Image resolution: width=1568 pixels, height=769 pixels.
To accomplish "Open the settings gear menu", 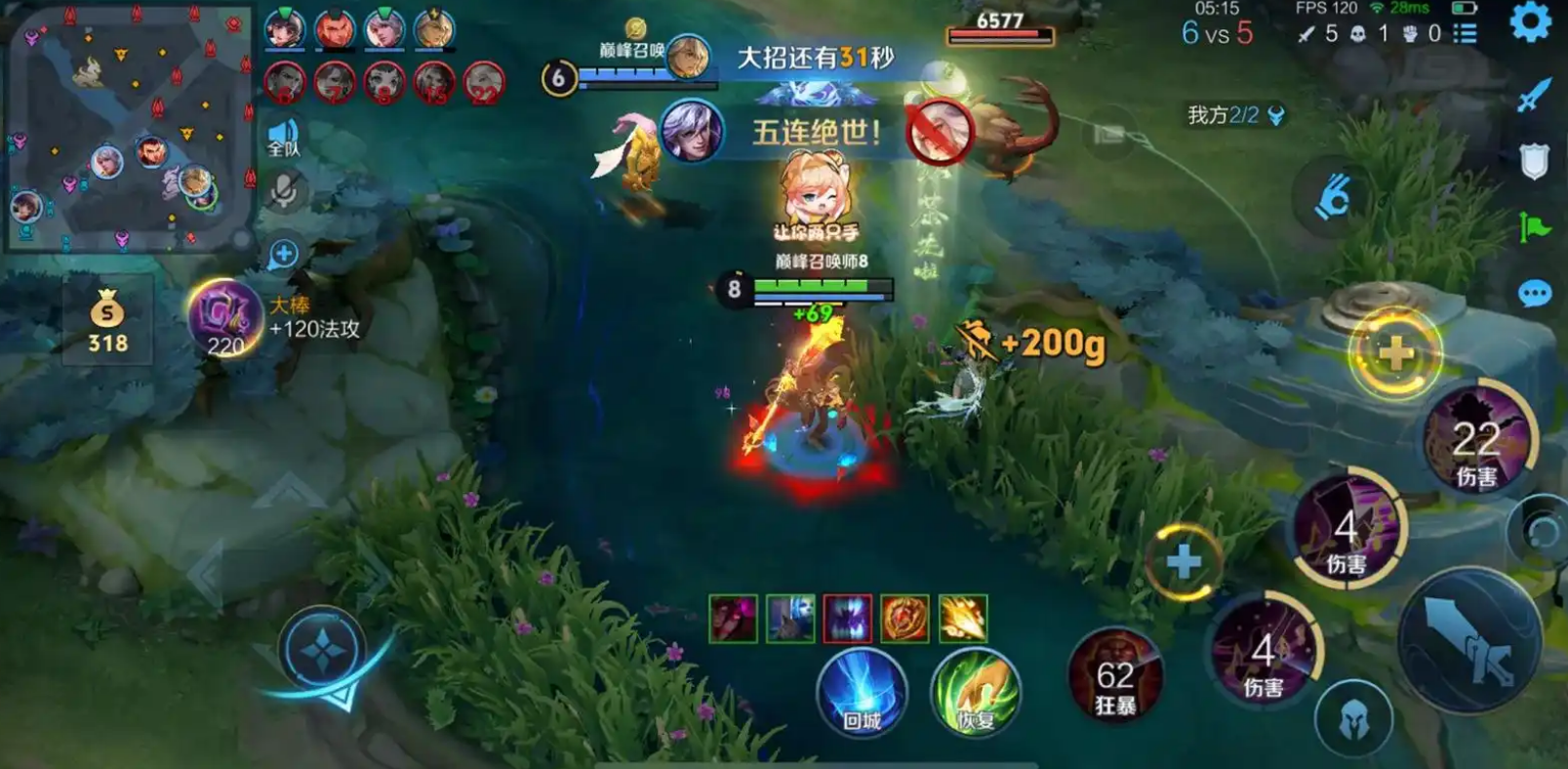I will [x=1529, y=22].
